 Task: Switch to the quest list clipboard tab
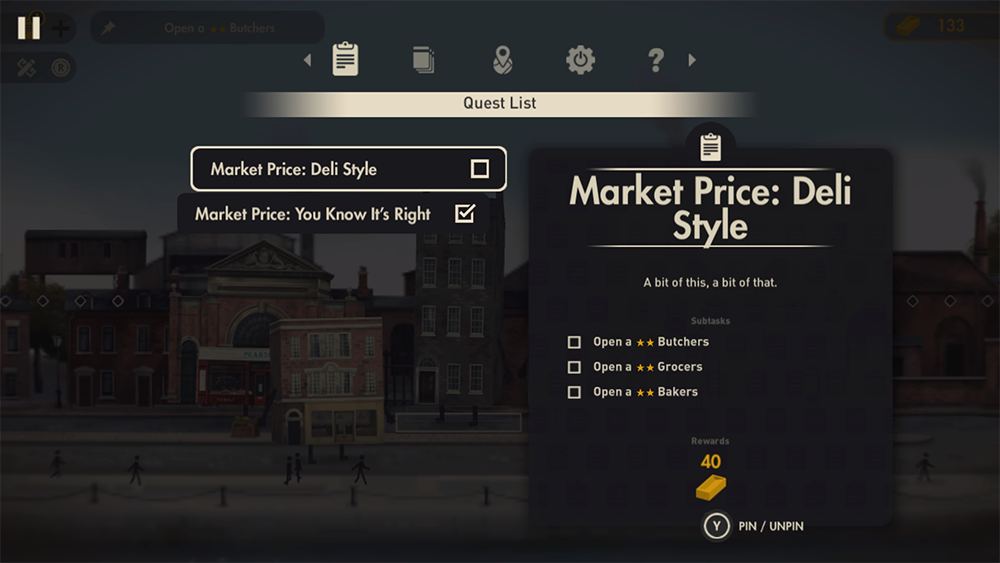pos(345,60)
